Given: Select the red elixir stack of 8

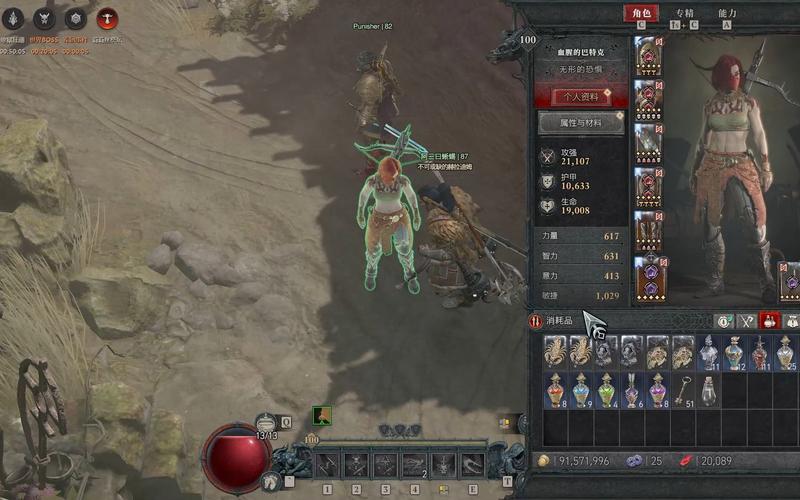Looking at the screenshot, I should [554, 390].
